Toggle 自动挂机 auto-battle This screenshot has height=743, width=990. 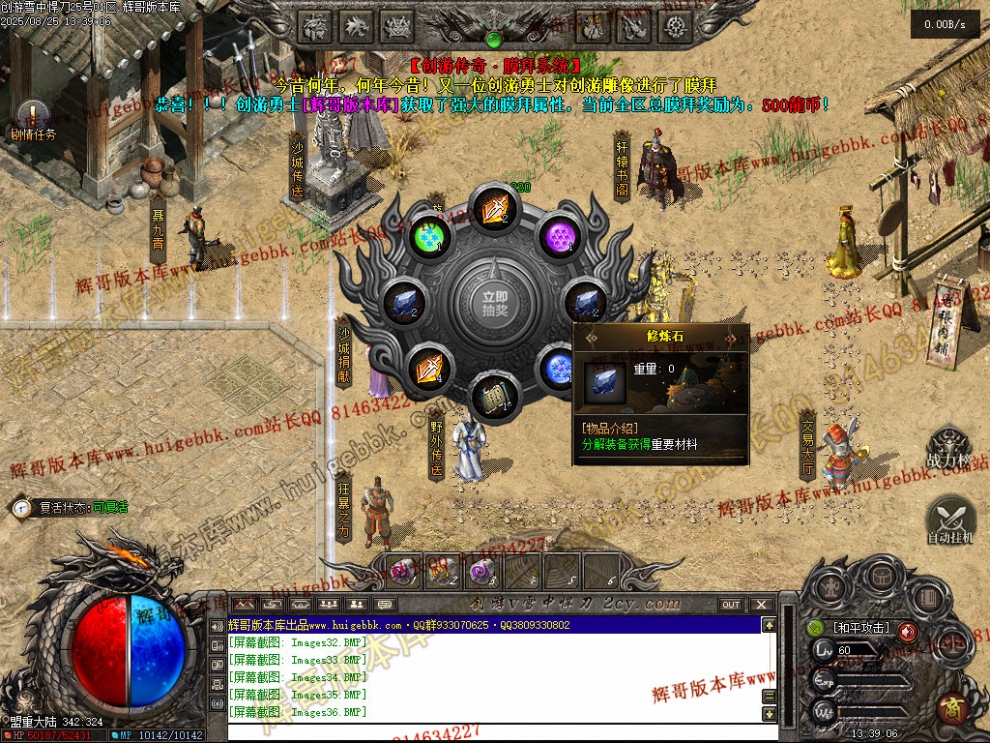click(950, 520)
